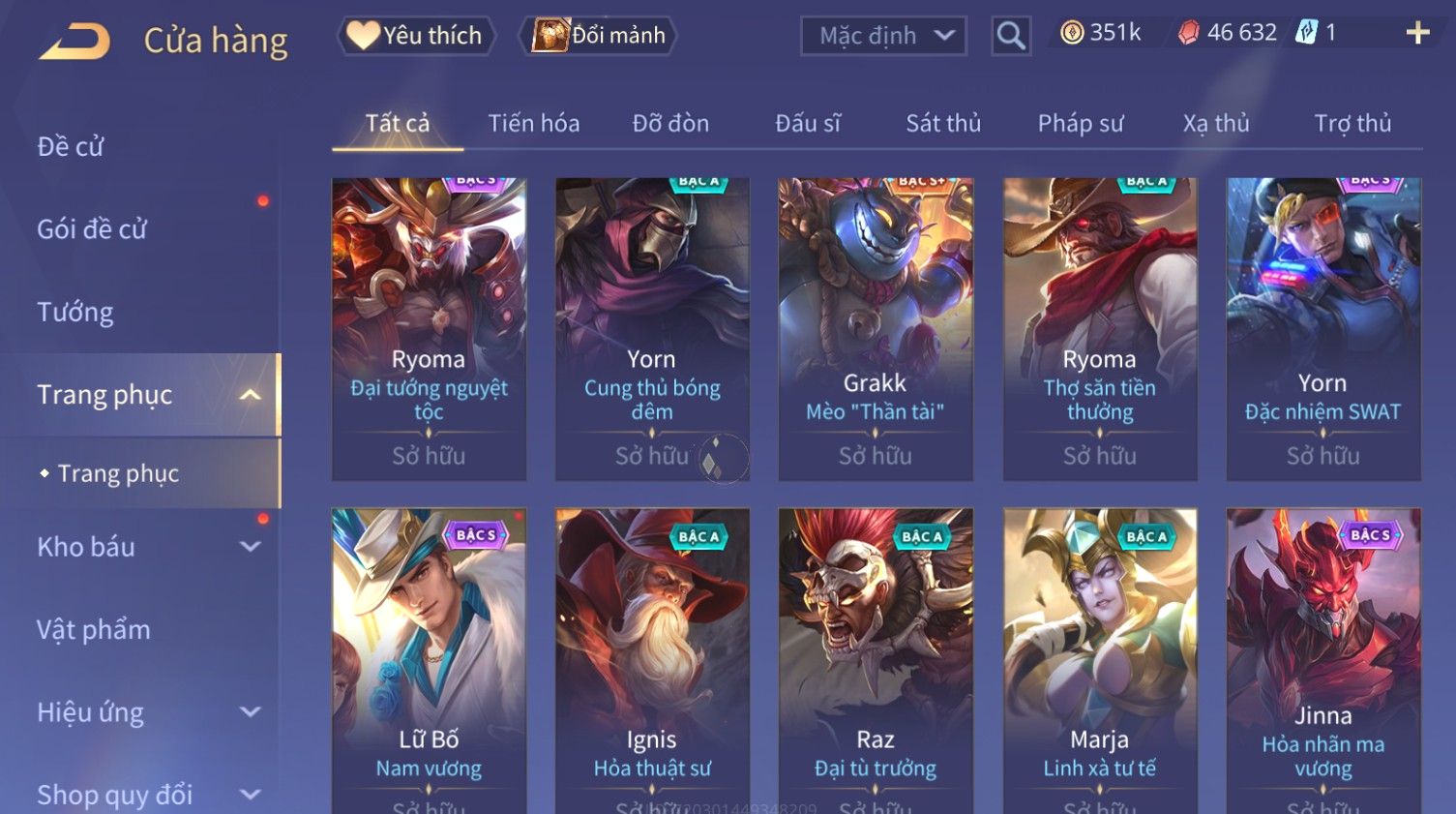
Task: Show the Đấu sĩ skins tab
Action: click(x=808, y=123)
